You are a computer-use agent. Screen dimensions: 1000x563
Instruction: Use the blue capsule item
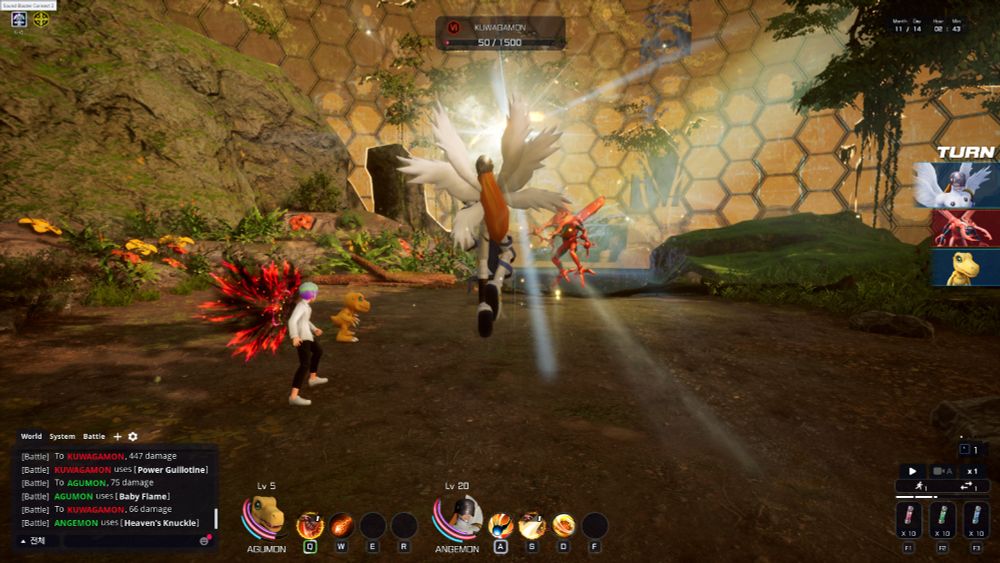click(x=976, y=520)
